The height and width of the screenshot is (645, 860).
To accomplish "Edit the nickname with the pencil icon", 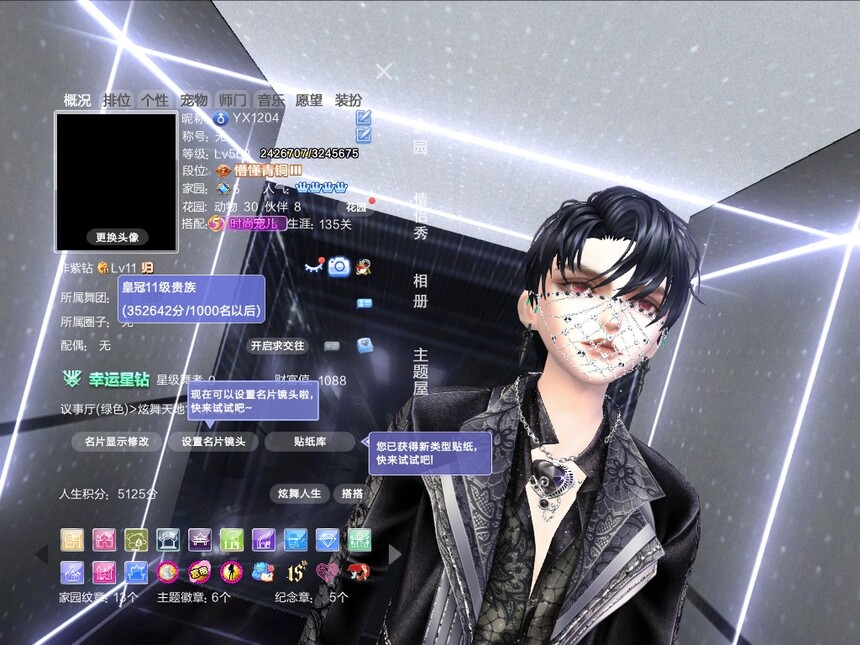I will pyautogui.click(x=363, y=118).
